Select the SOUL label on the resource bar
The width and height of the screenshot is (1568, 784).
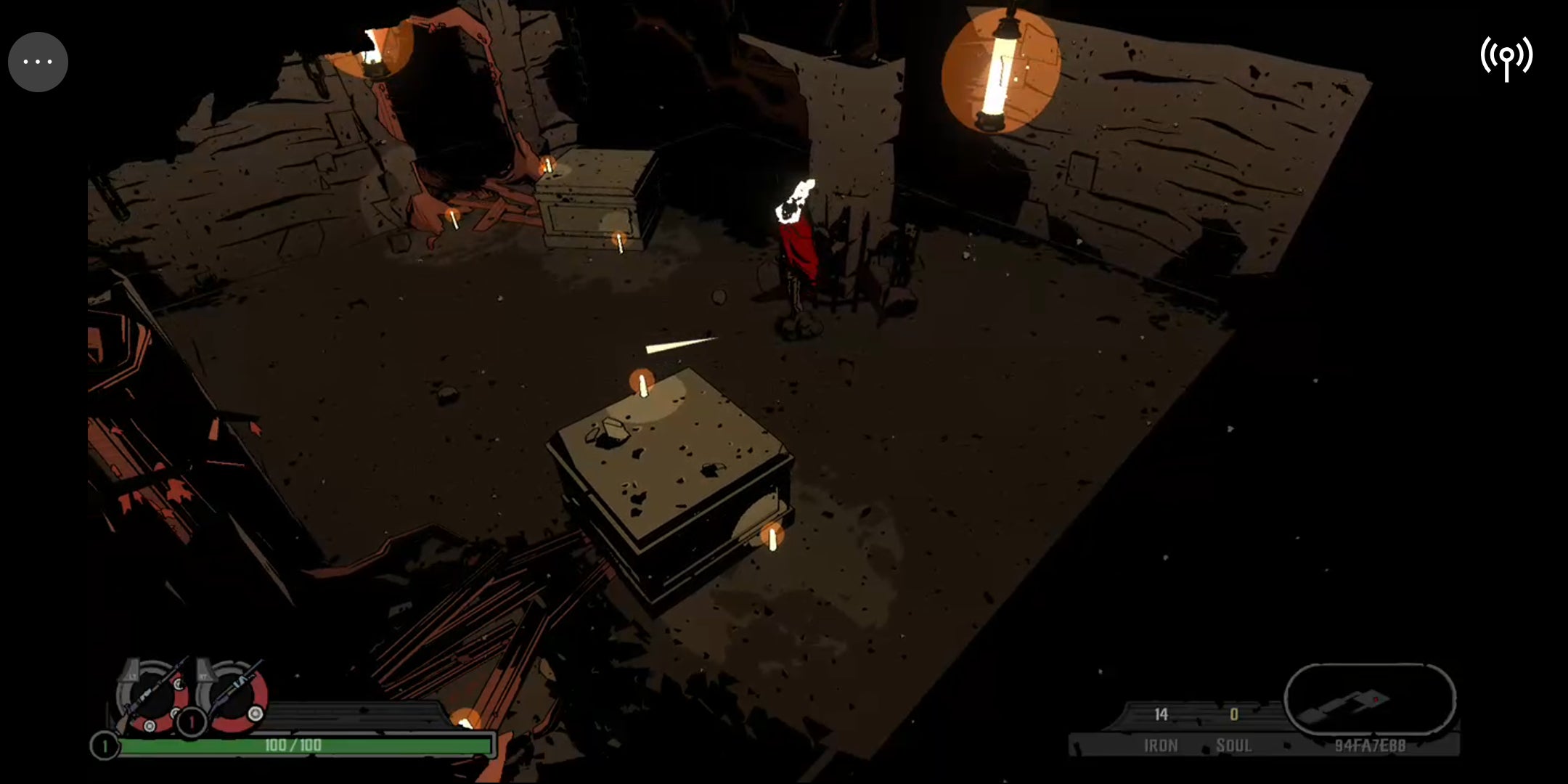click(1235, 745)
